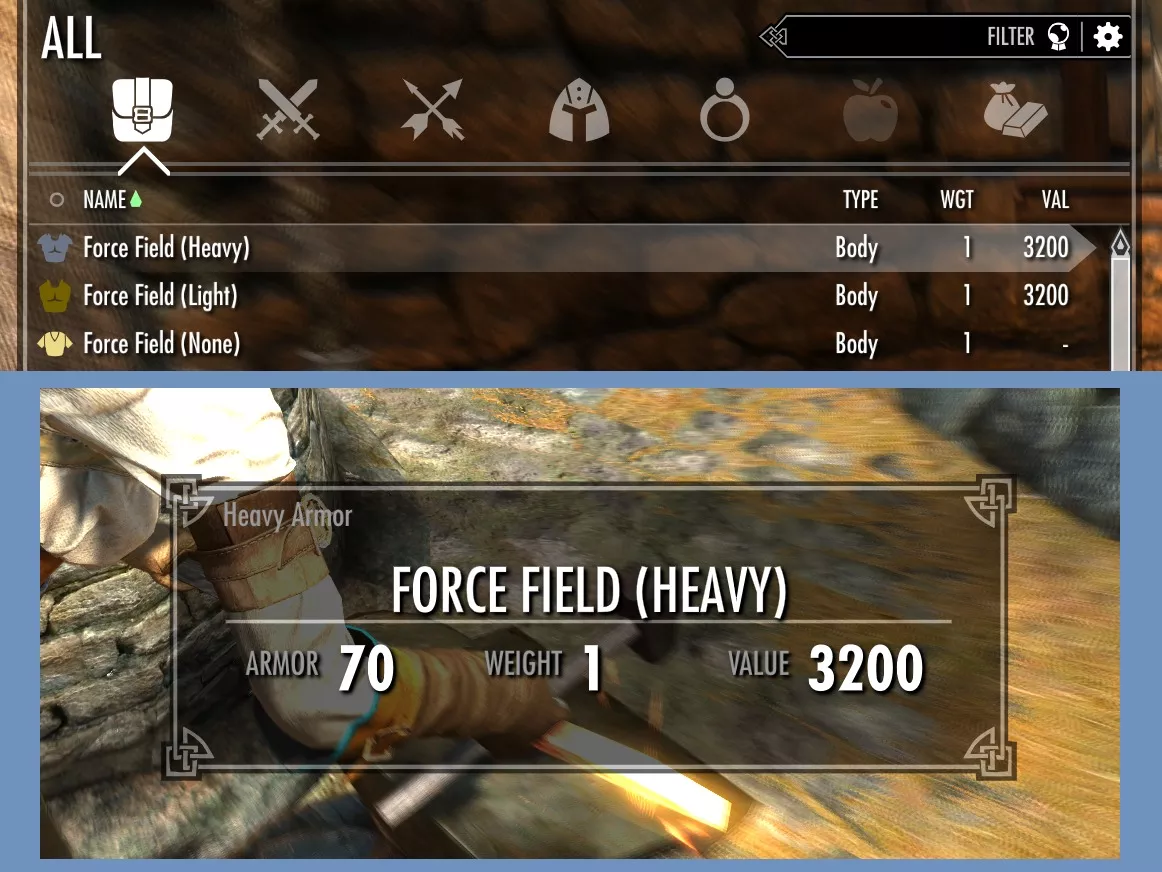Open the crossed arrows ammo category
Viewport: 1162px width, 872px height.
point(433,110)
